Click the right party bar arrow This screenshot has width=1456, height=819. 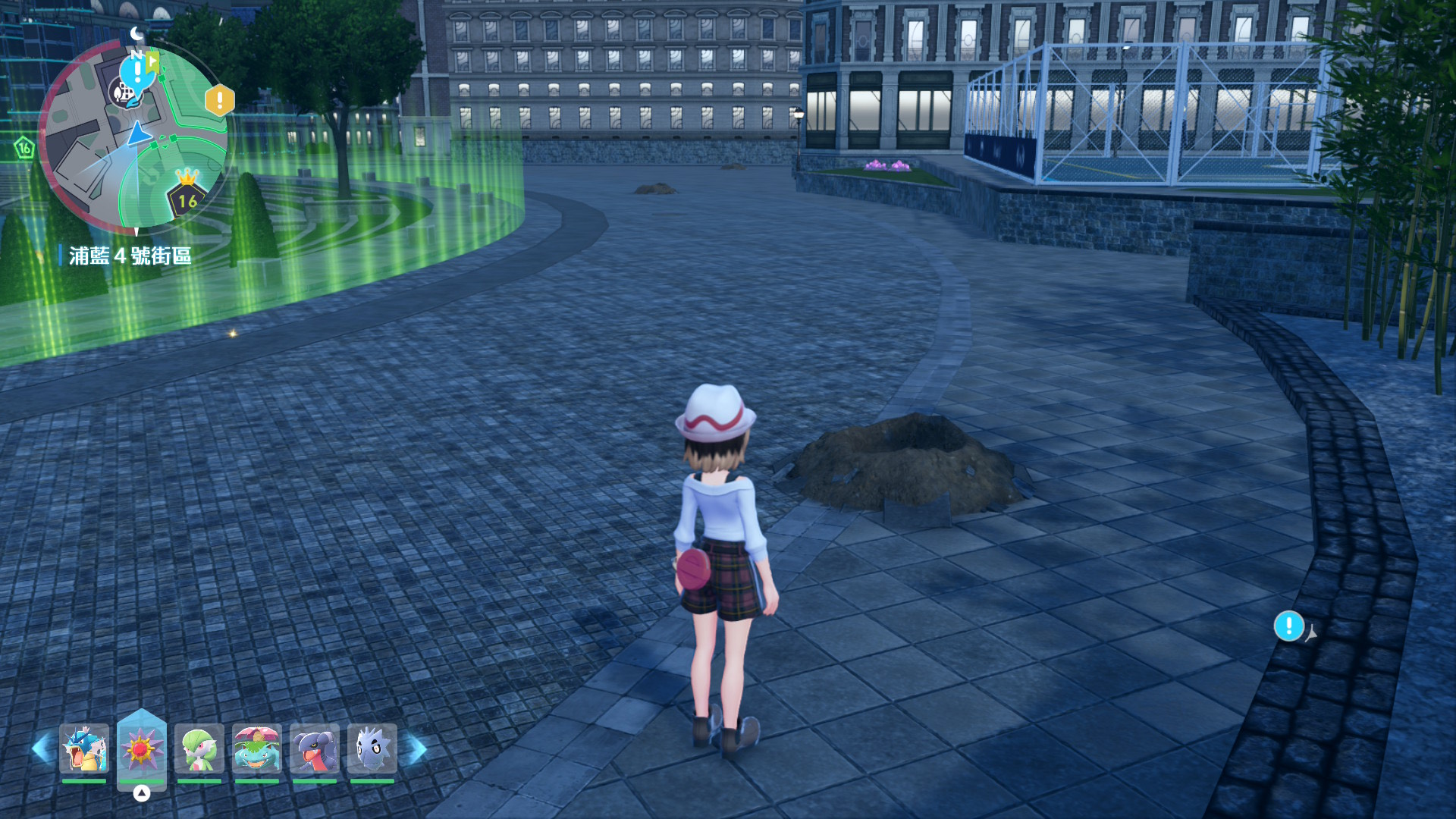[416, 749]
